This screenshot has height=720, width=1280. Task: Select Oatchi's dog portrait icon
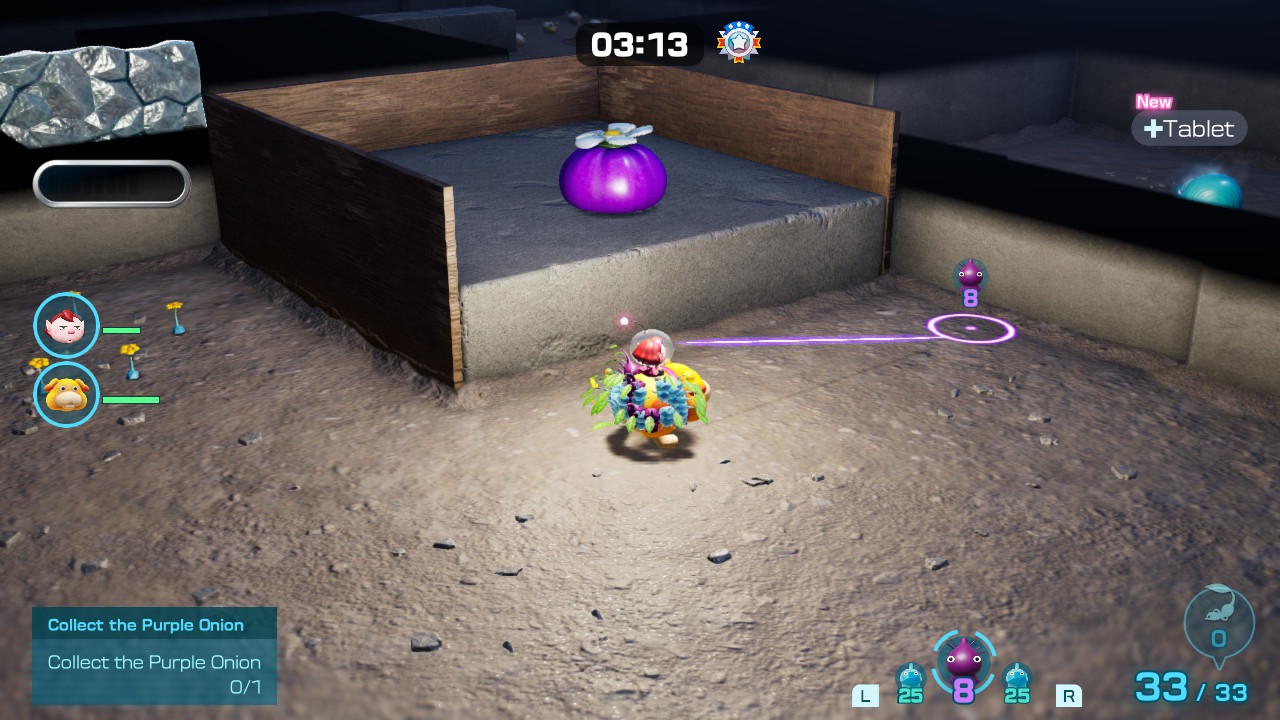click(66, 395)
